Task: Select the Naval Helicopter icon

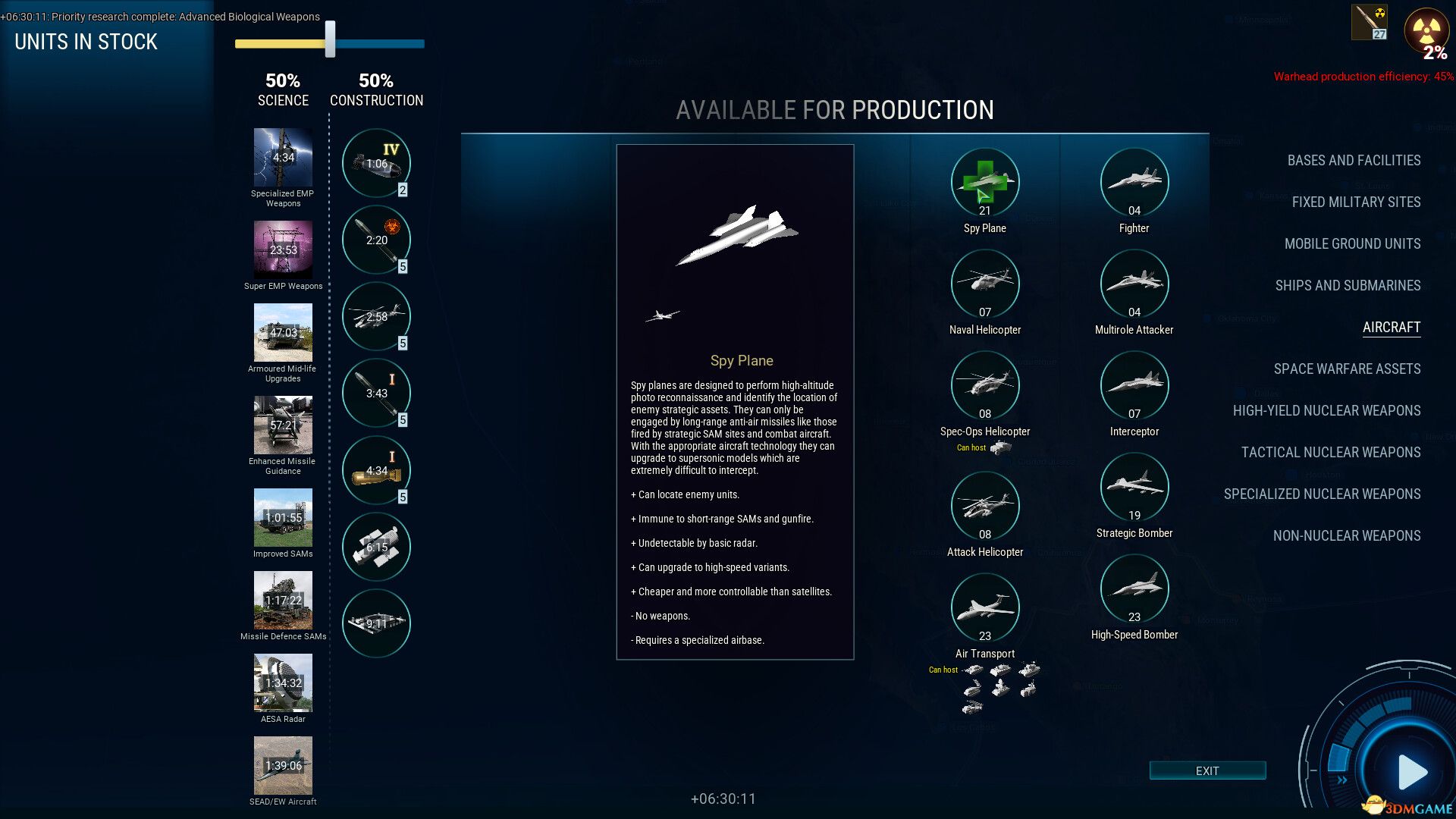Action: 984,284
